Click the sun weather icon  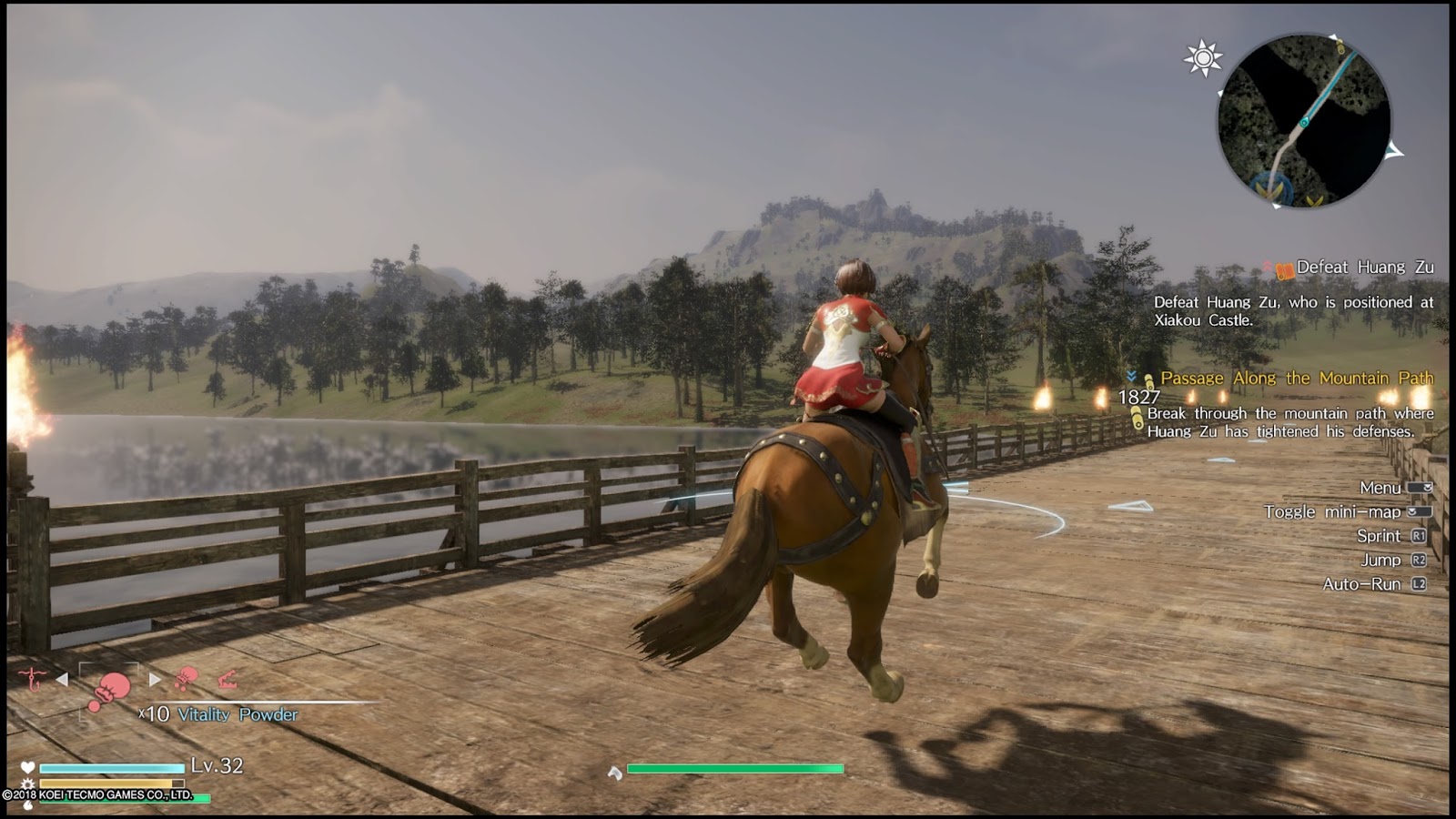1202,58
